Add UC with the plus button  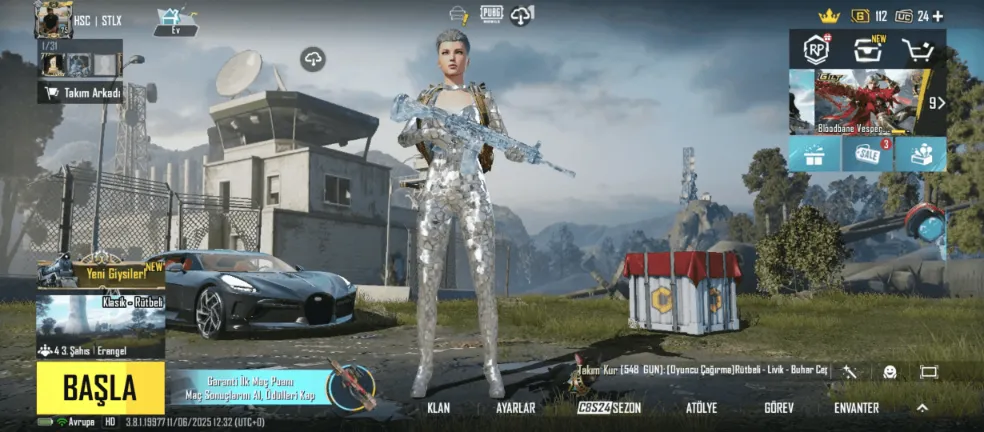pyautogui.click(x=937, y=16)
